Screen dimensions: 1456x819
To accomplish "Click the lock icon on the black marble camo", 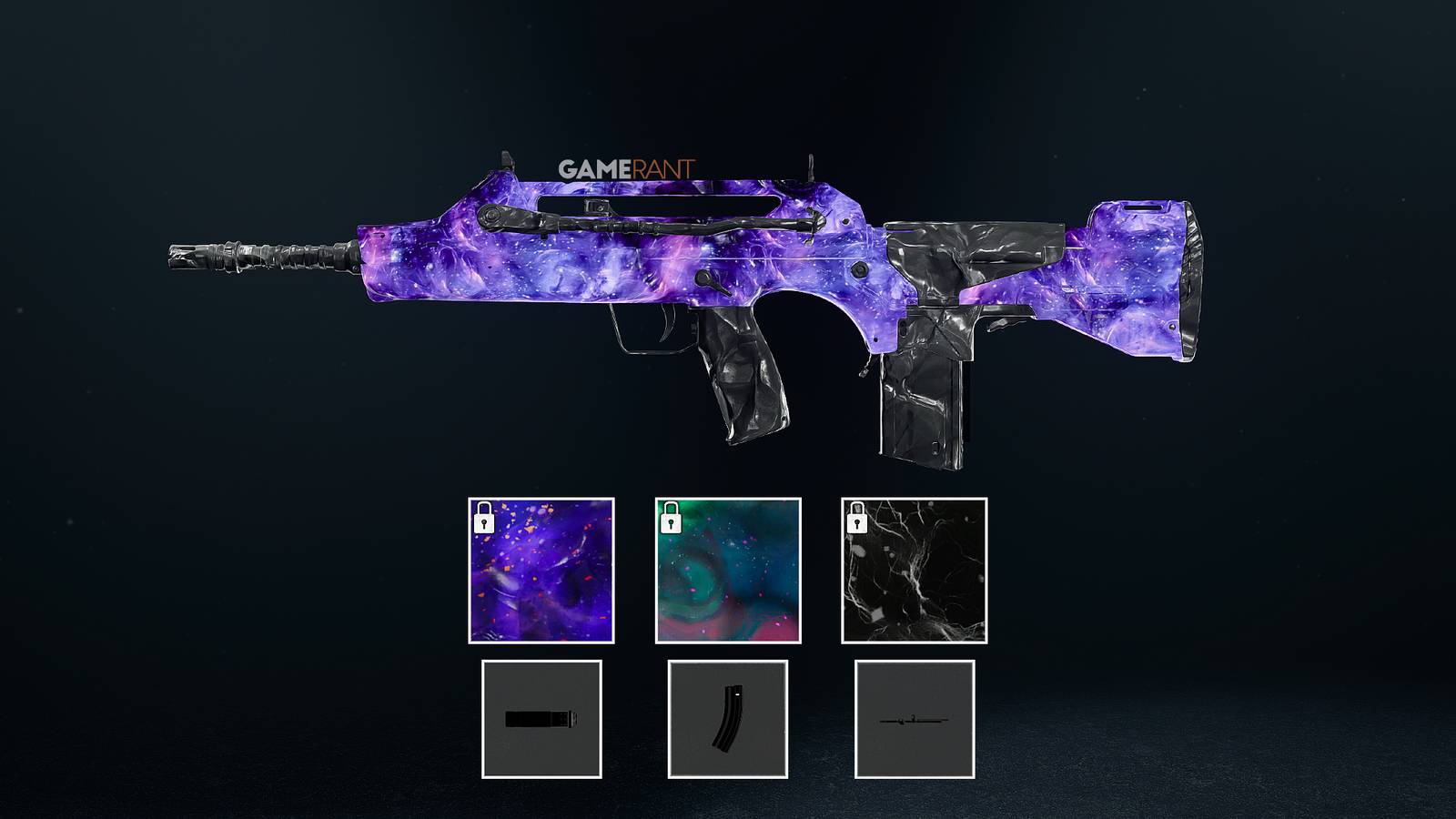I will 859,521.
